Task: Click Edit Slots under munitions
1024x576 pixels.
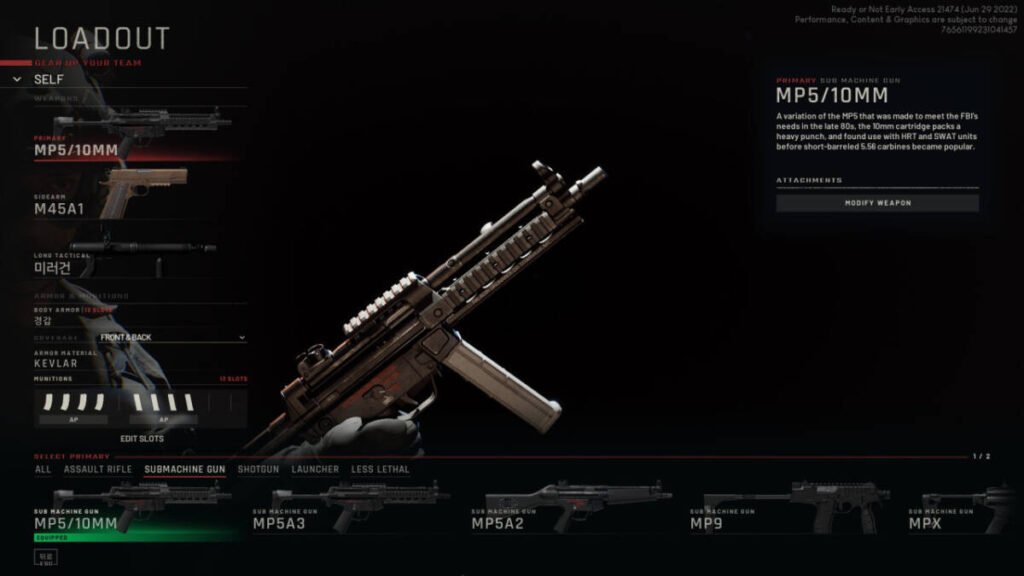Action: point(142,439)
